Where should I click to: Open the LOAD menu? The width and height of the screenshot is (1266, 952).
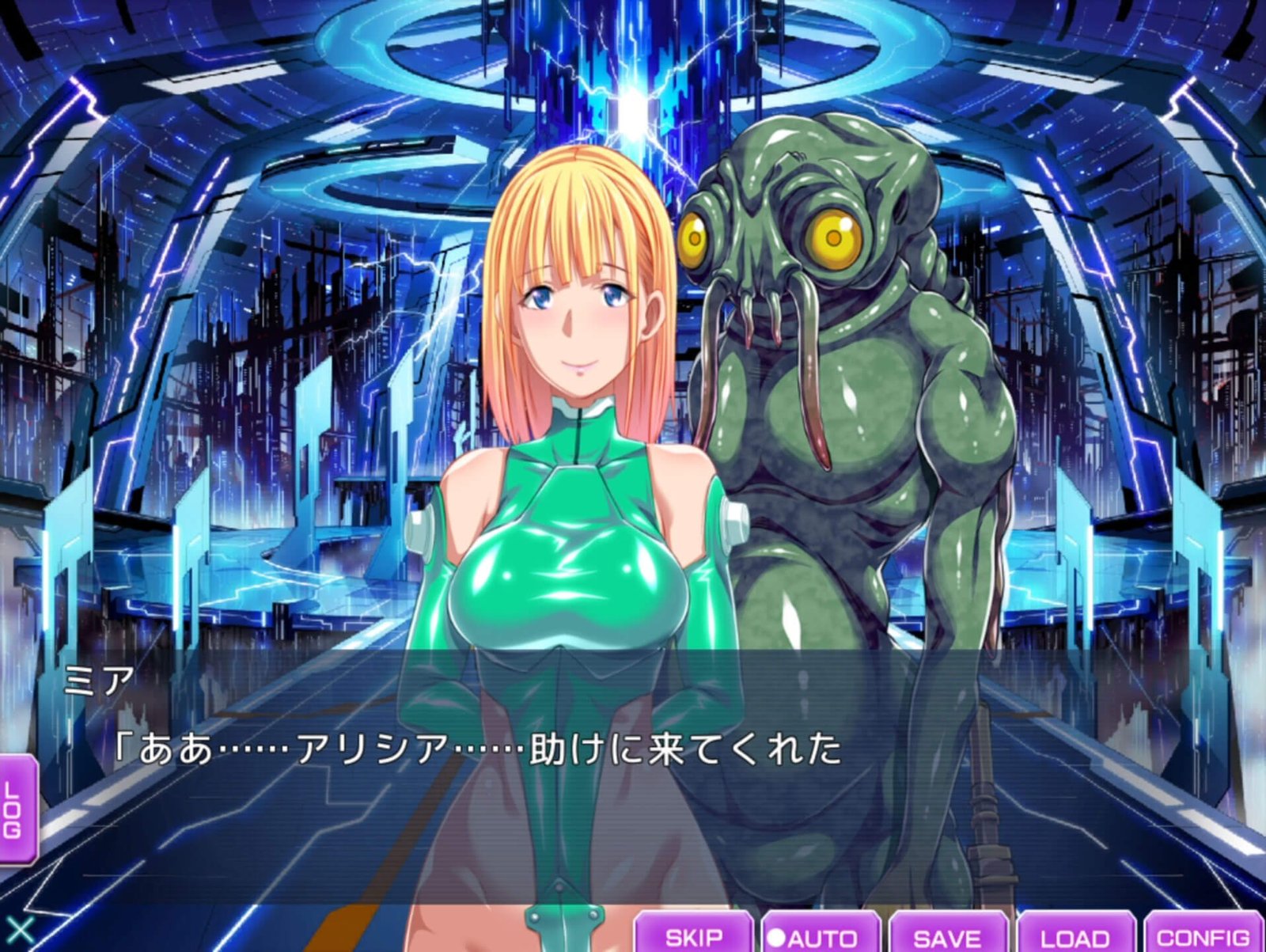1075,935
